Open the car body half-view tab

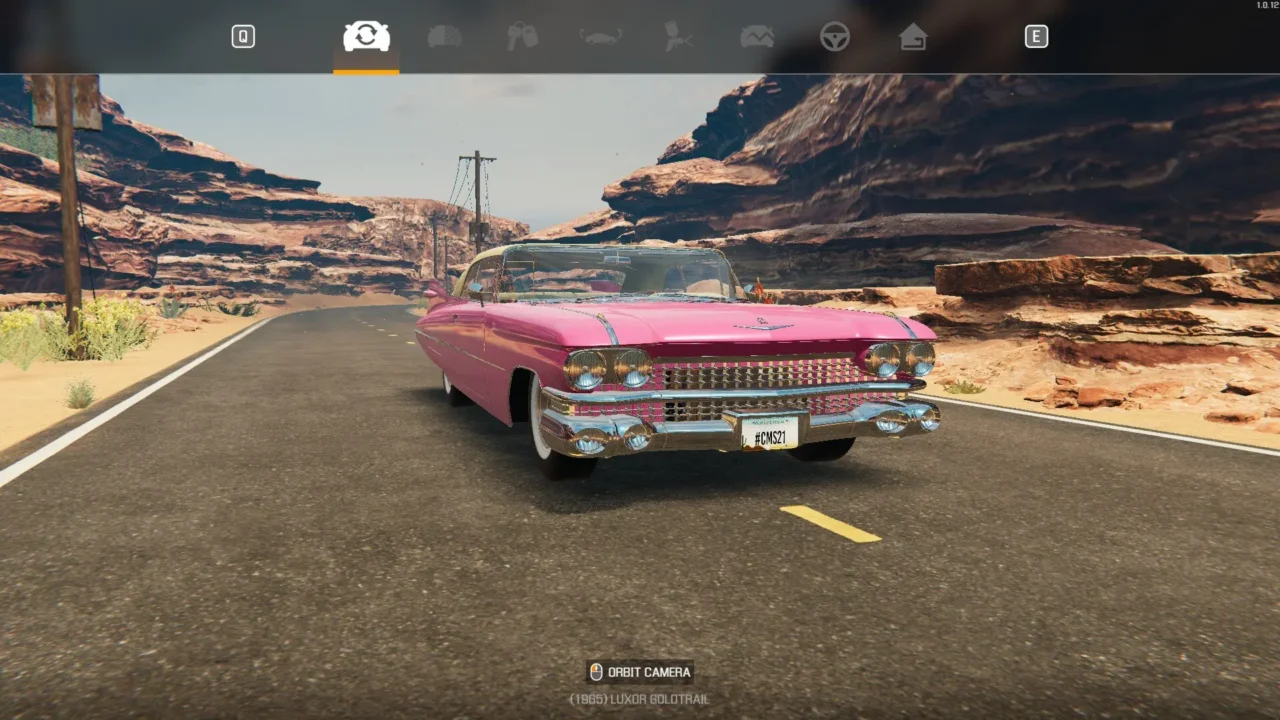click(445, 37)
